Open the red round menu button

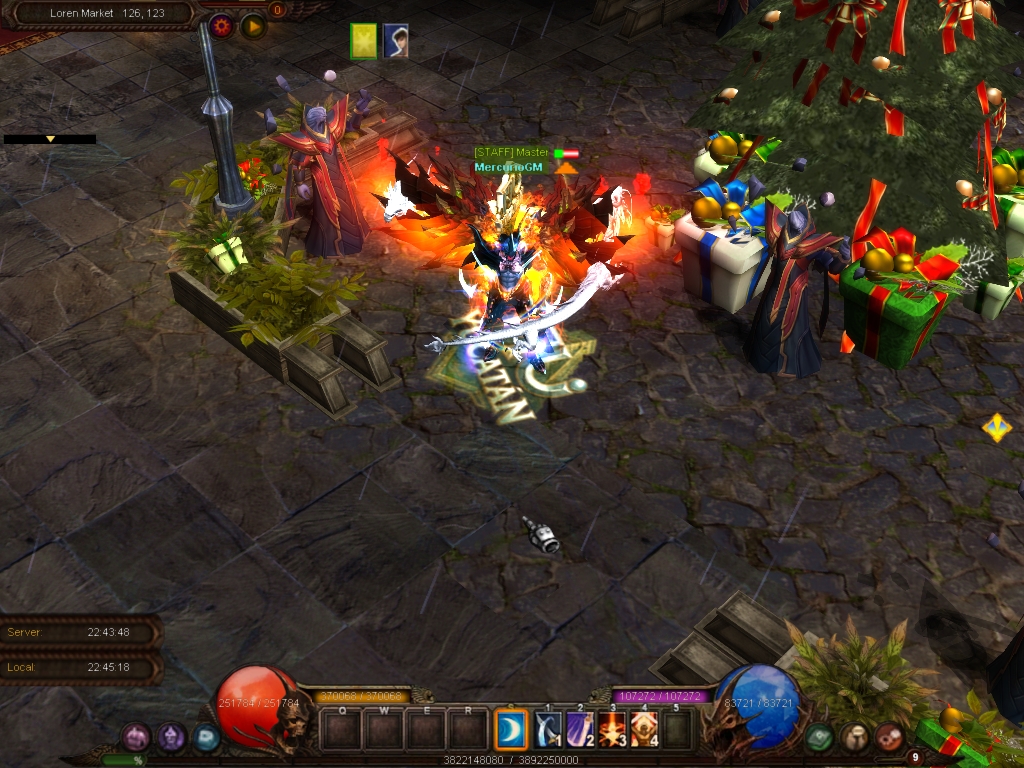pyautogui.click(x=888, y=738)
